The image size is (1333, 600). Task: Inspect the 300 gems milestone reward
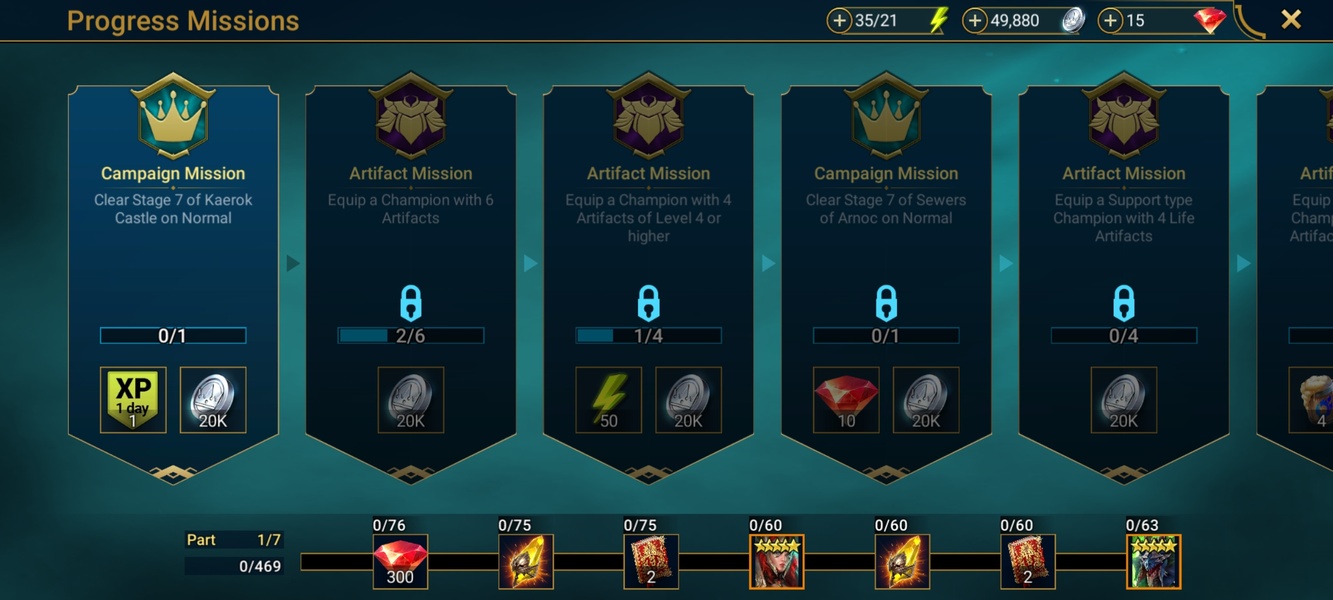coord(400,562)
